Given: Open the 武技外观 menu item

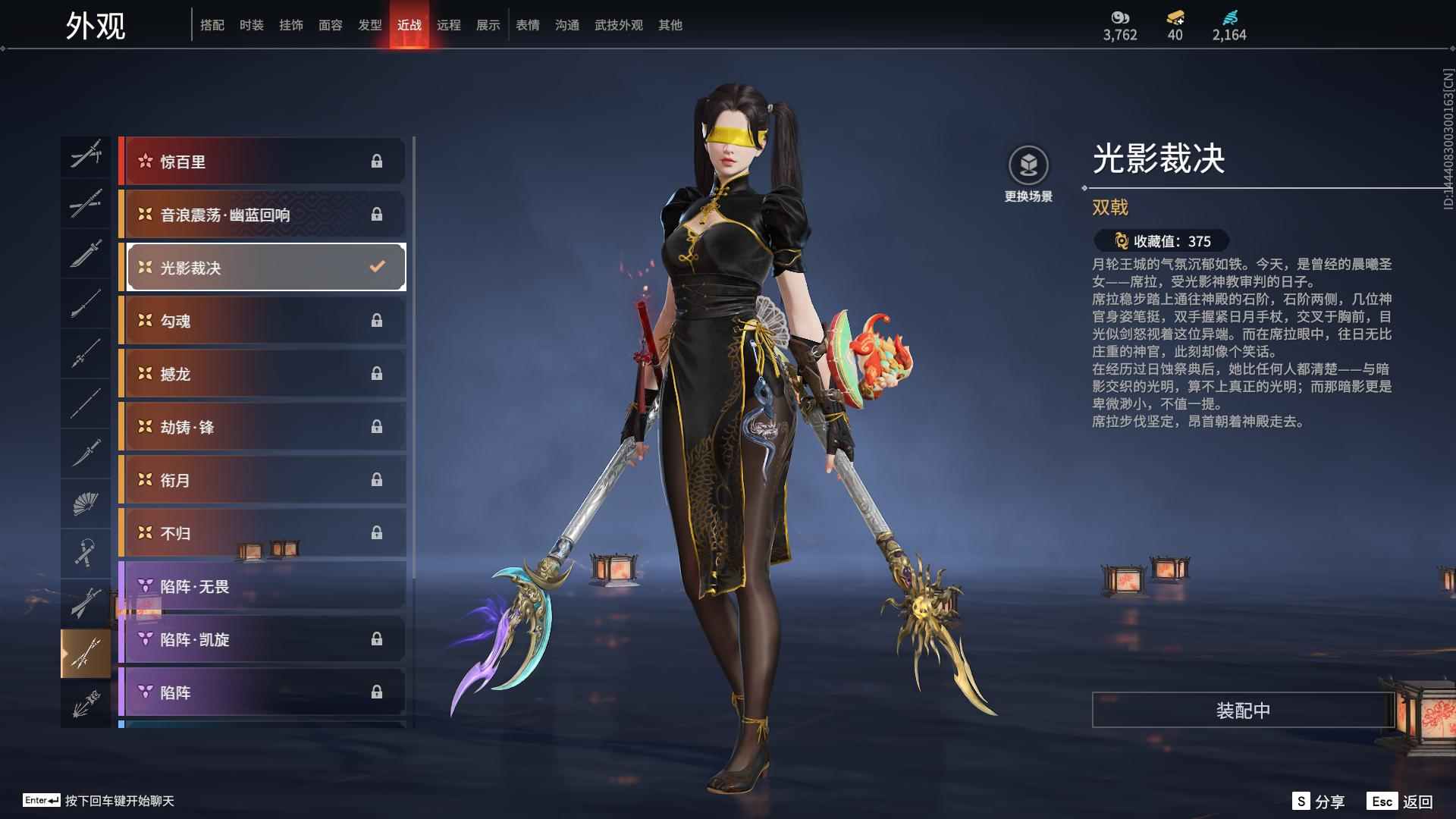Looking at the screenshot, I should coord(618,24).
